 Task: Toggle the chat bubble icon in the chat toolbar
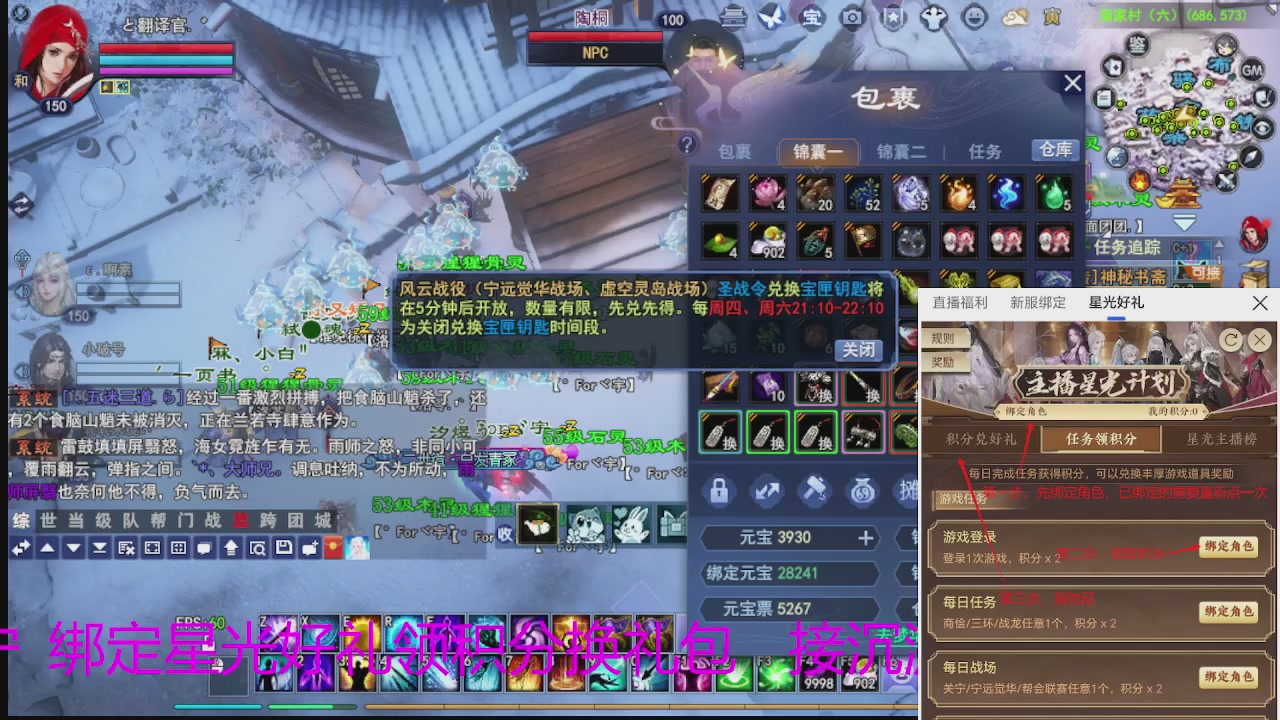coord(203,548)
